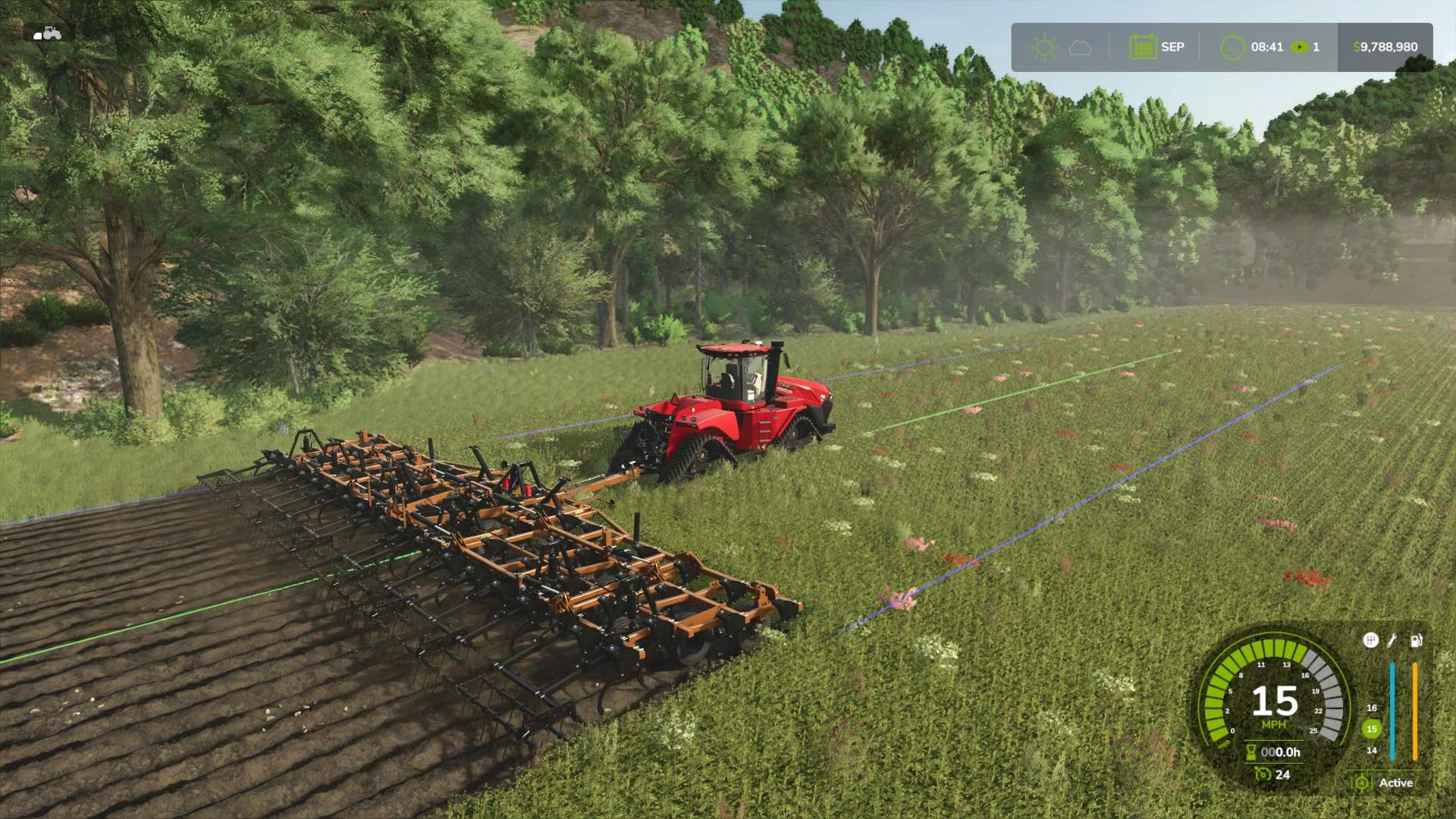Click the green clock icon
1456x819 pixels.
[x=1232, y=47]
